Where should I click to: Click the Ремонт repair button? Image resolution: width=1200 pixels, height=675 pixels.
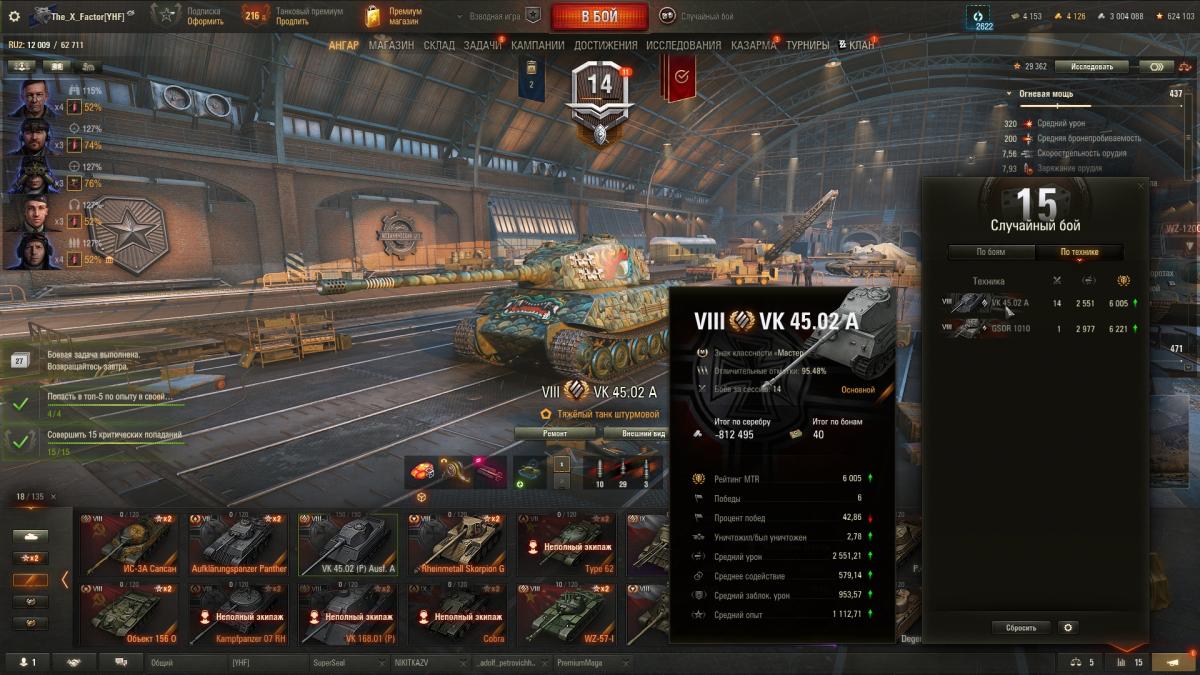click(555, 433)
